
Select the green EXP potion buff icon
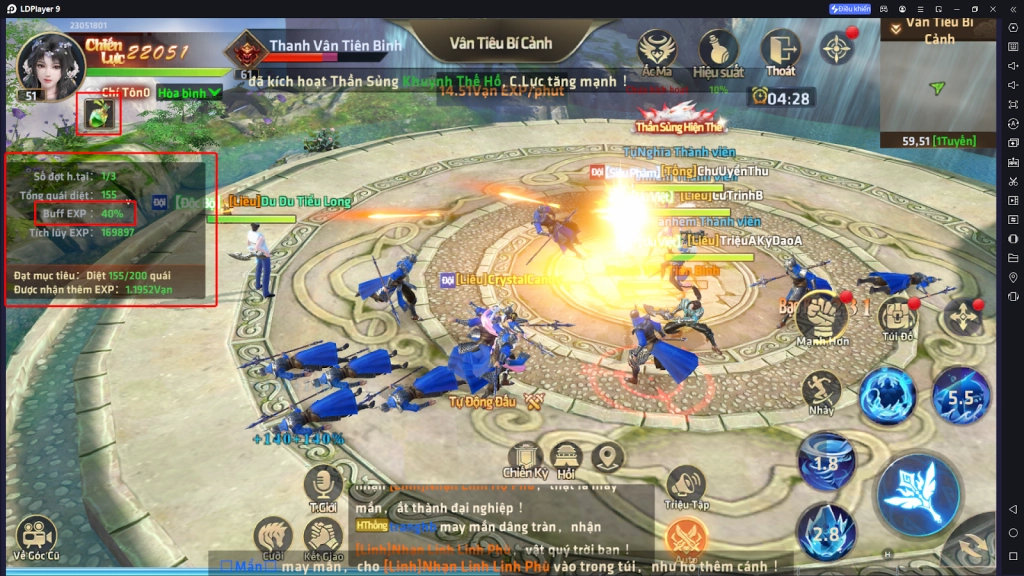[x=98, y=114]
